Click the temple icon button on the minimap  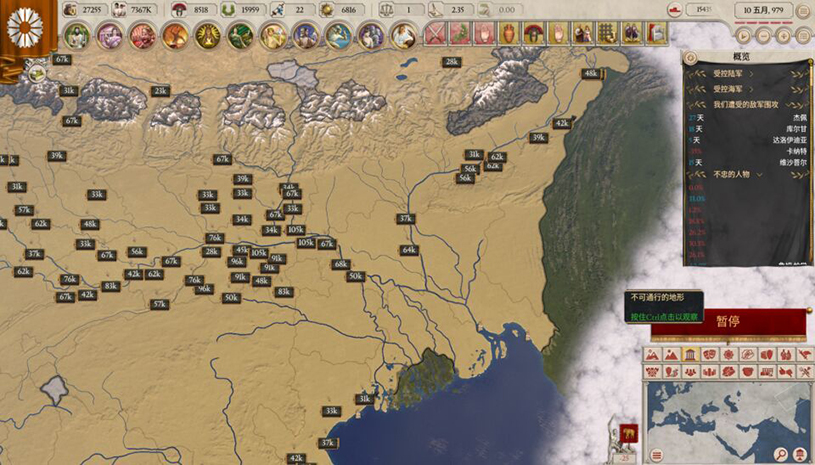(799, 455)
